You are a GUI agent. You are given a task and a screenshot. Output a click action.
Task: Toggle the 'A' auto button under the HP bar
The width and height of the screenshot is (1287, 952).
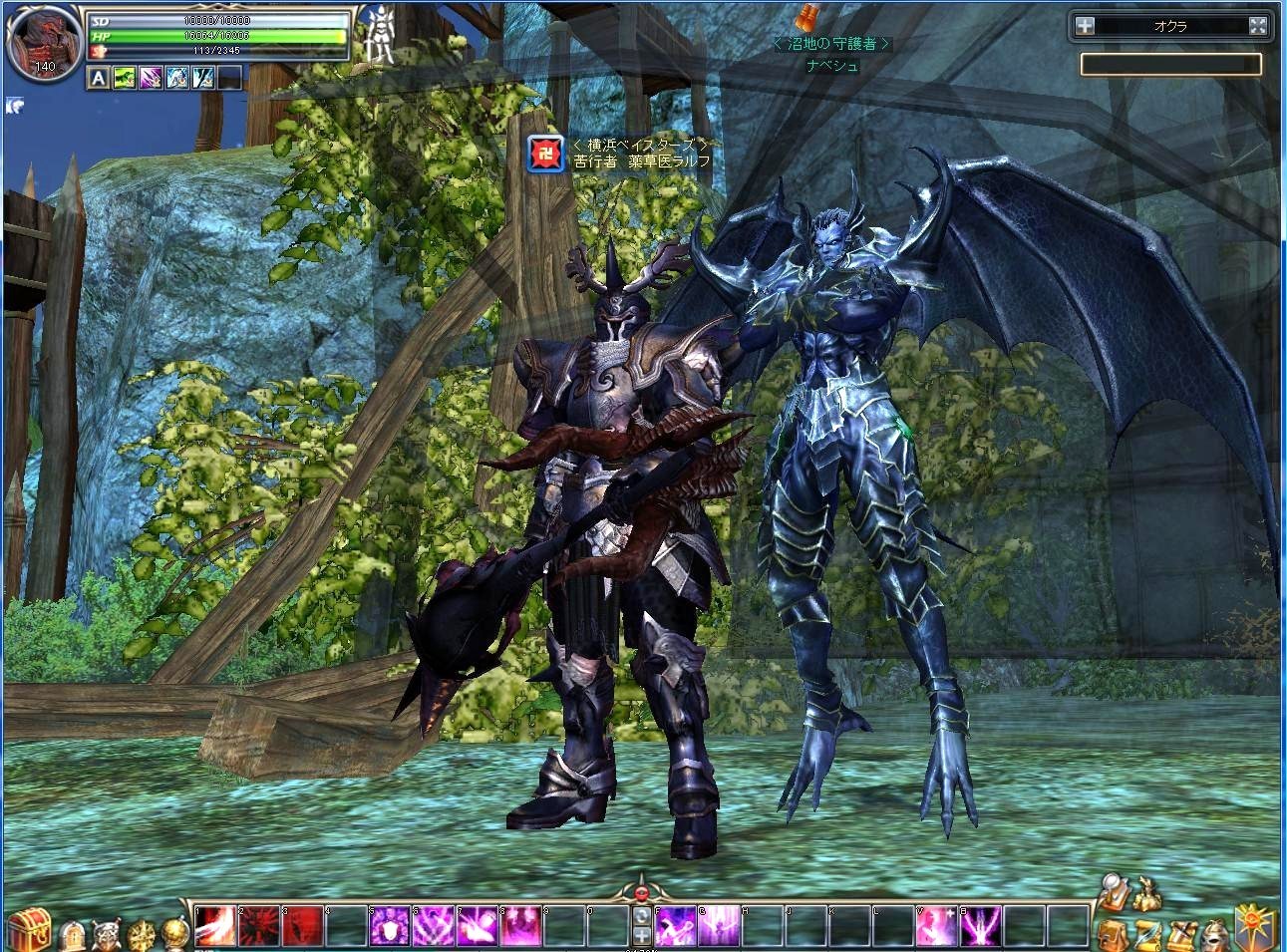tap(99, 77)
